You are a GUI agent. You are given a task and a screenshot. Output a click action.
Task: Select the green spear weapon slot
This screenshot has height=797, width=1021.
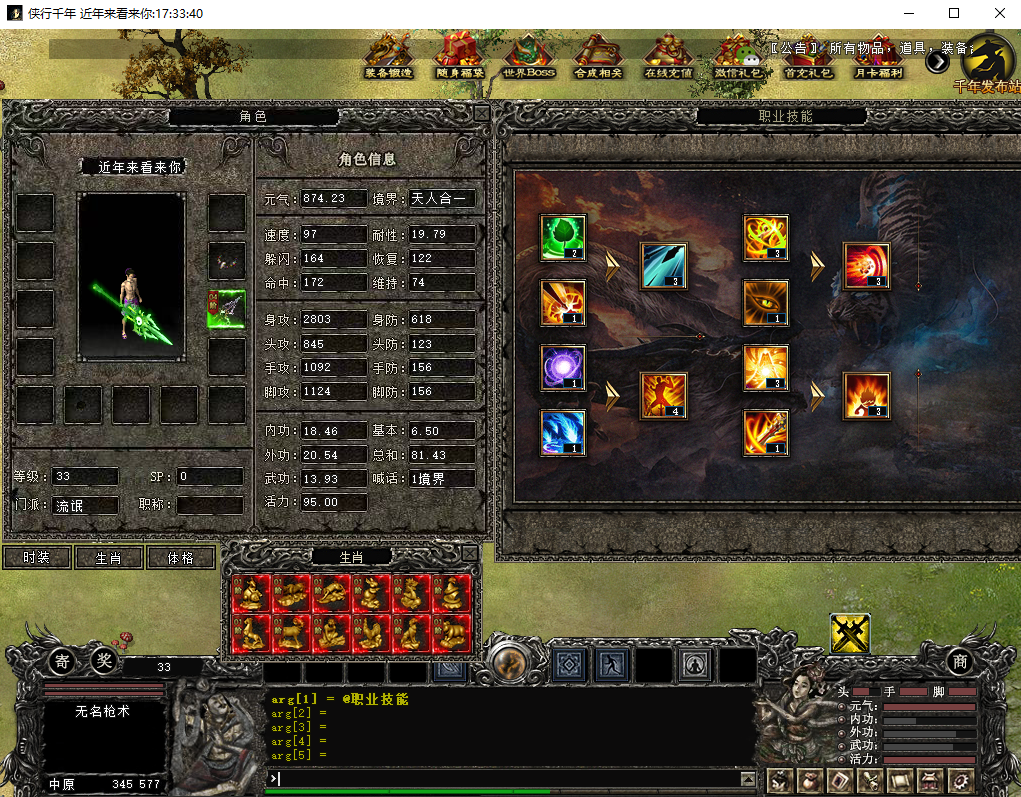pyautogui.click(x=227, y=309)
